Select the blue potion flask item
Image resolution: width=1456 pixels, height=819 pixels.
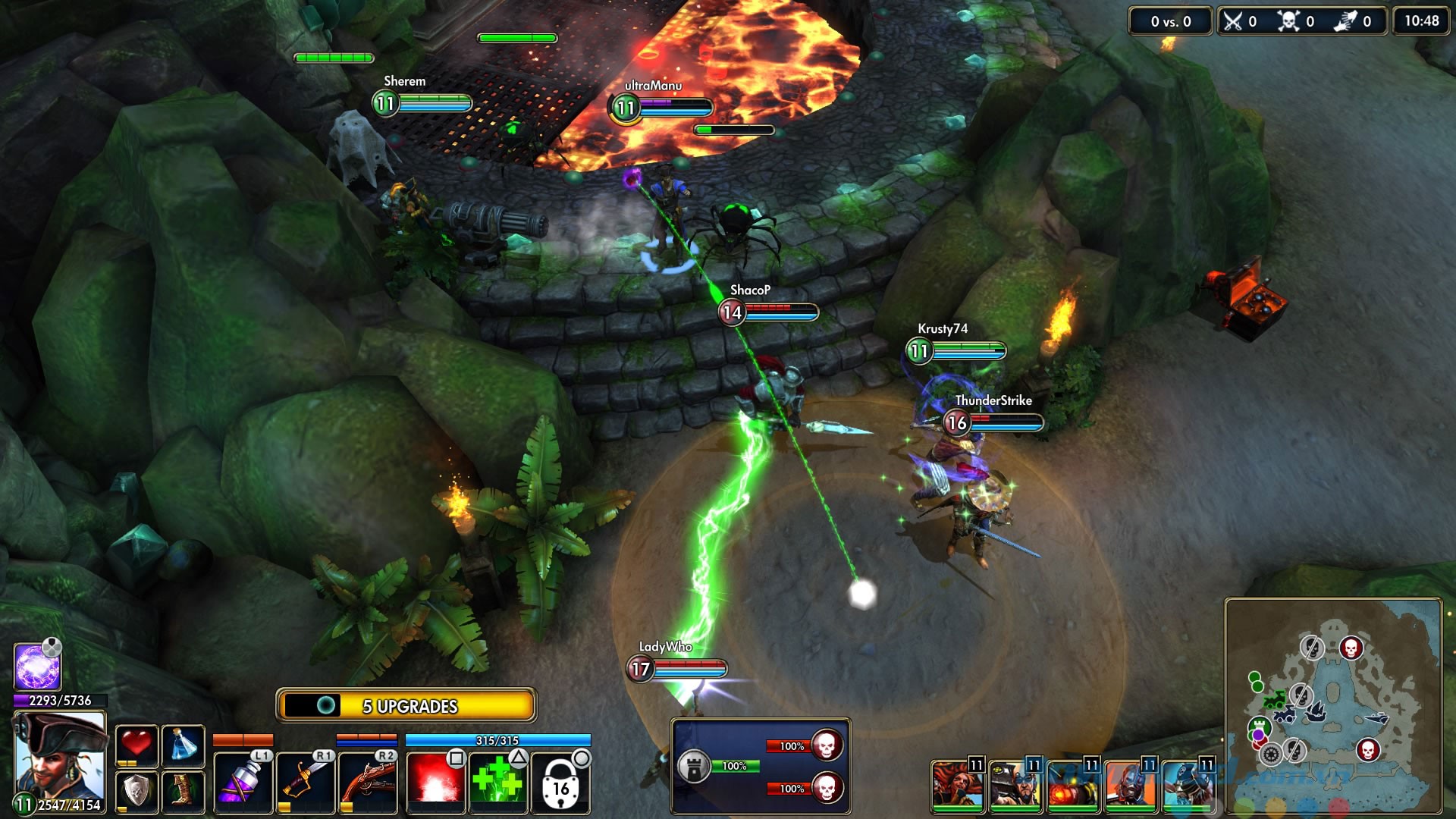(x=184, y=745)
